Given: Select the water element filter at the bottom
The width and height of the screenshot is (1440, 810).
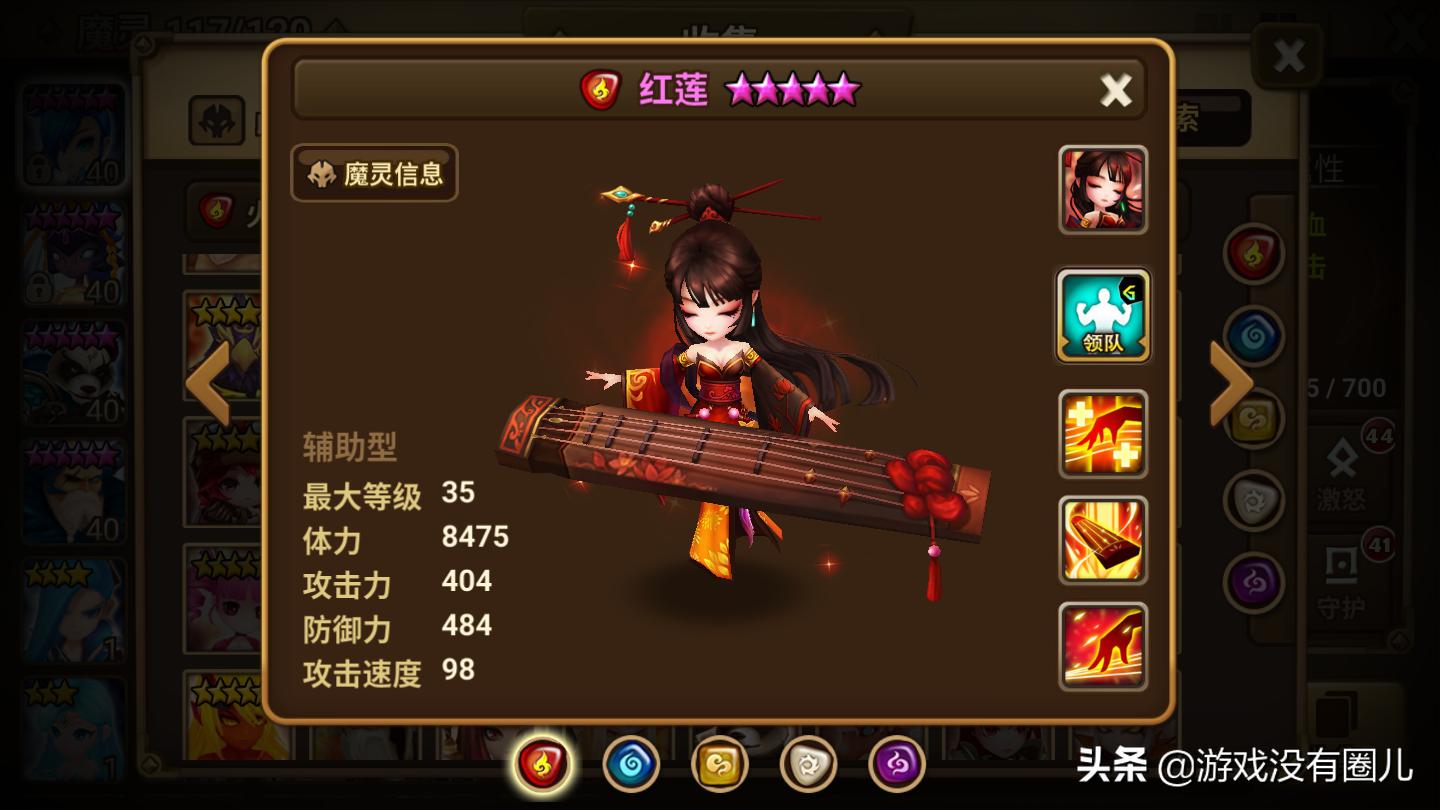Looking at the screenshot, I should point(630,765).
